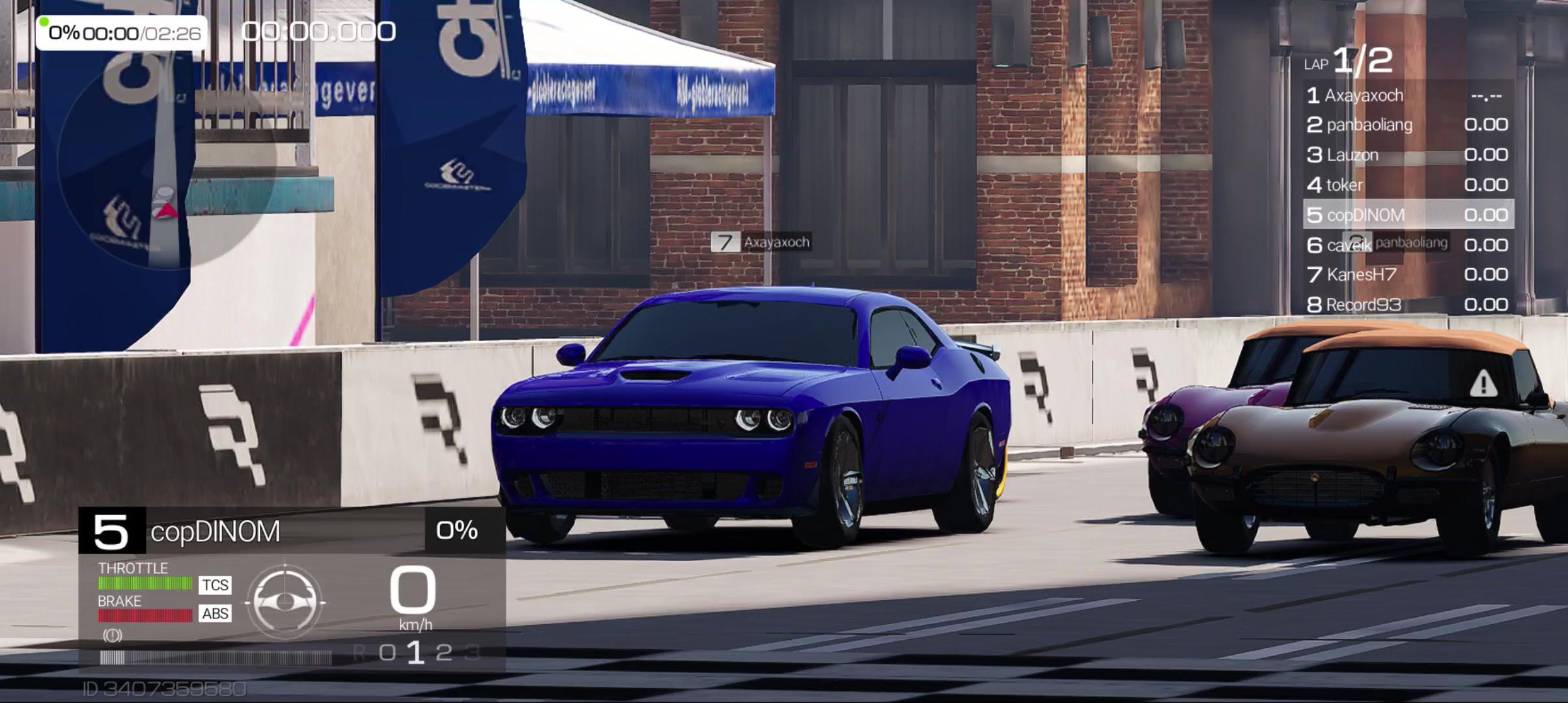
Task: Select Axayaxoch in the standings list
Action: click(1407, 96)
